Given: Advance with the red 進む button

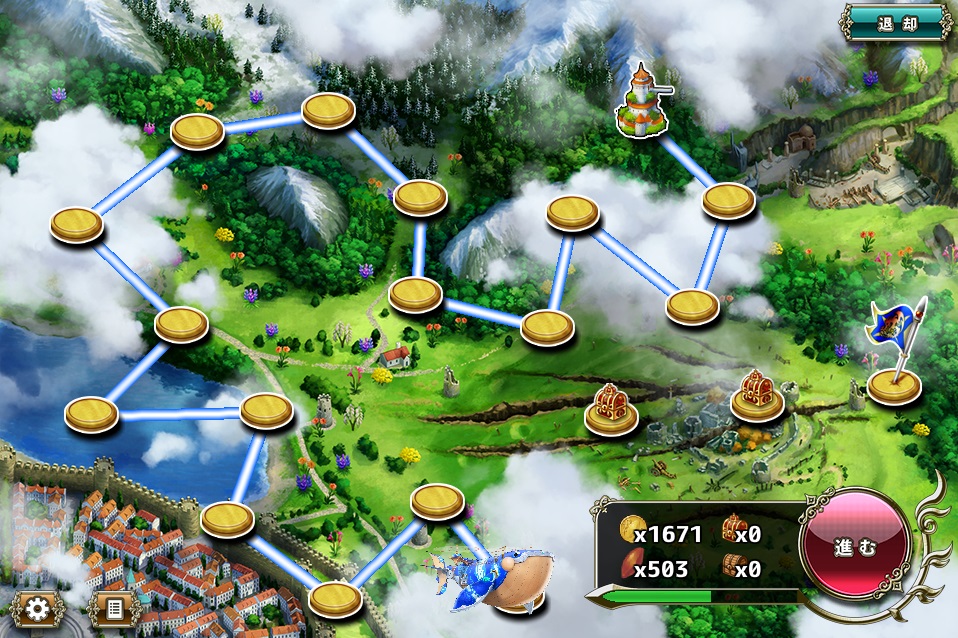Looking at the screenshot, I should [855, 547].
